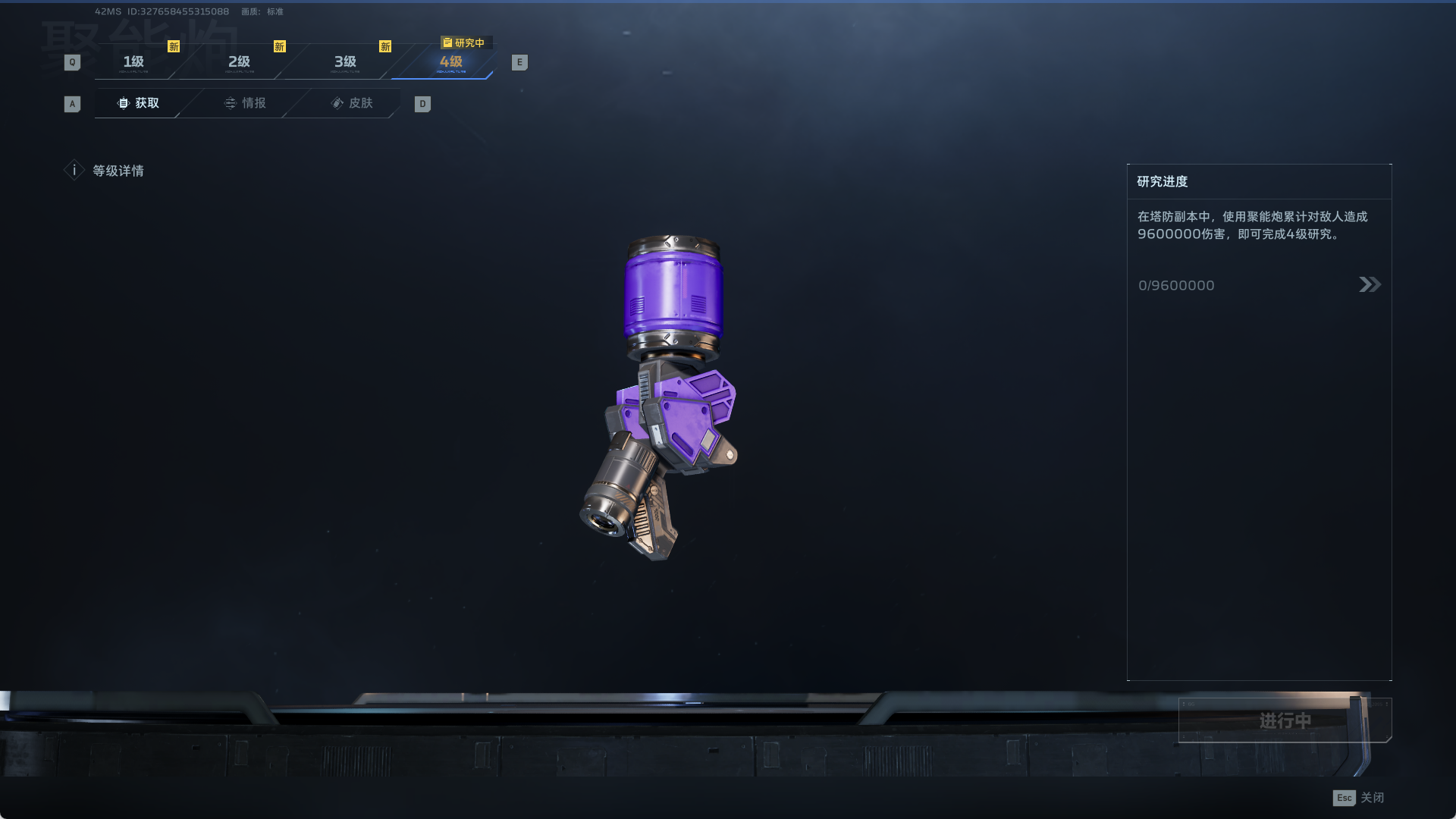This screenshot has height=819, width=1456.
Task: Show the 获取 acquisition tab
Action: (139, 103)
